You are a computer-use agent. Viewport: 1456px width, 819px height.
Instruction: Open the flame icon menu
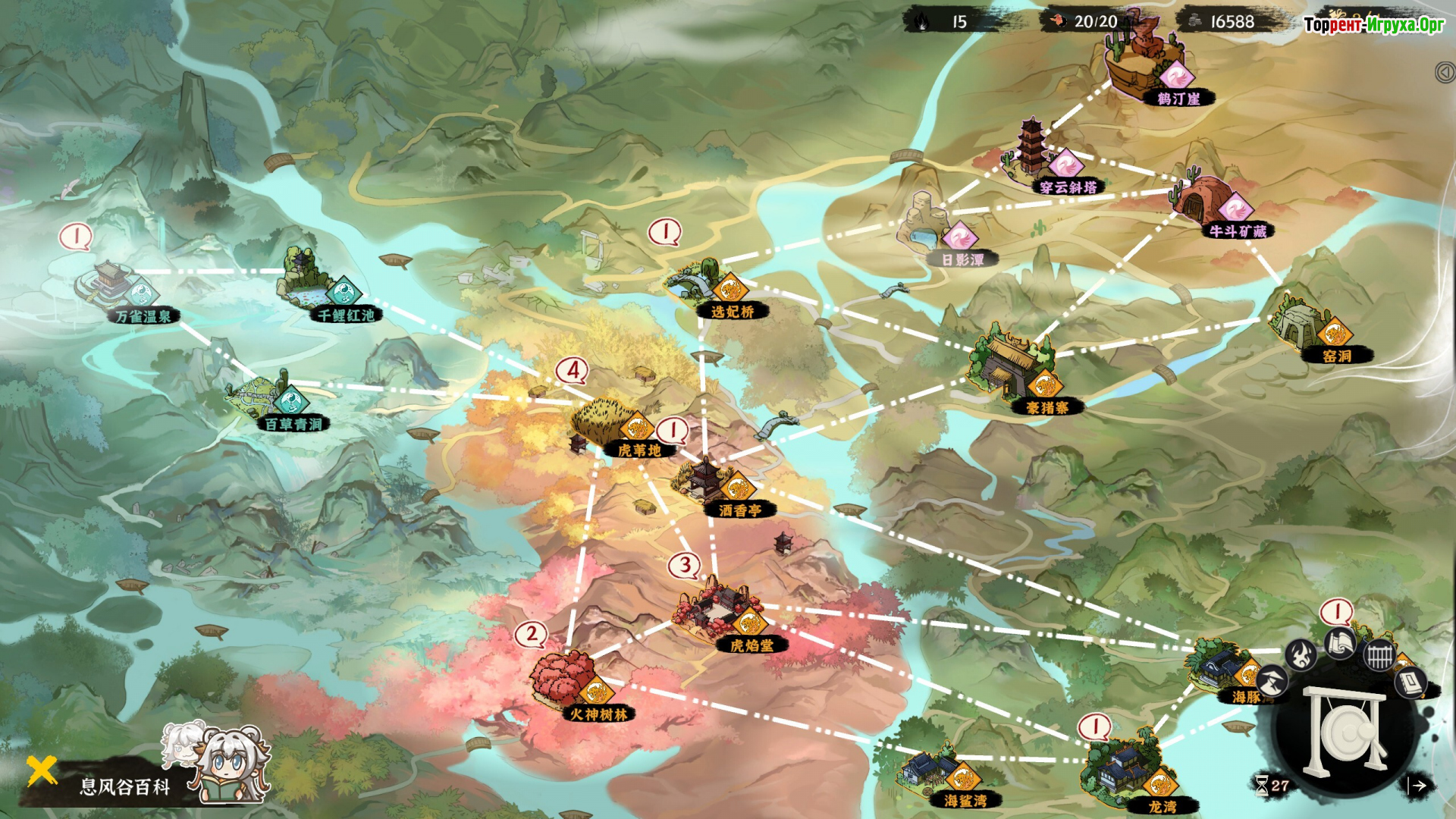(1301, 654)
